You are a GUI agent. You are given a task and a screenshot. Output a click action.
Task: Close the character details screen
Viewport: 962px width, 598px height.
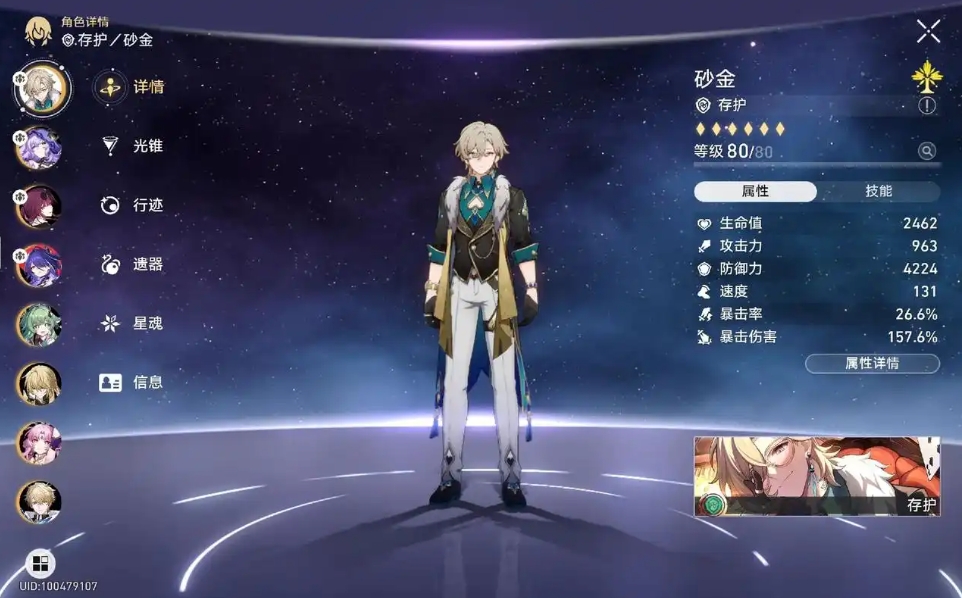click(x=928, y=32)
